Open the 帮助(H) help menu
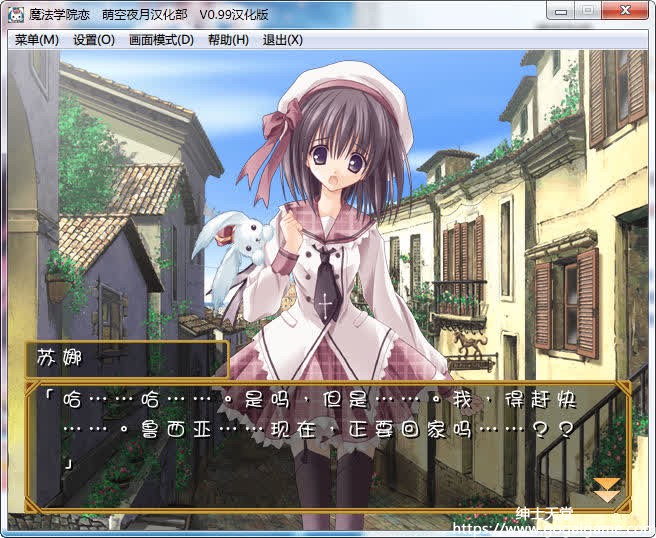This screenshot has height=538, width=656. pyautogui.click(x=228, y=40)
